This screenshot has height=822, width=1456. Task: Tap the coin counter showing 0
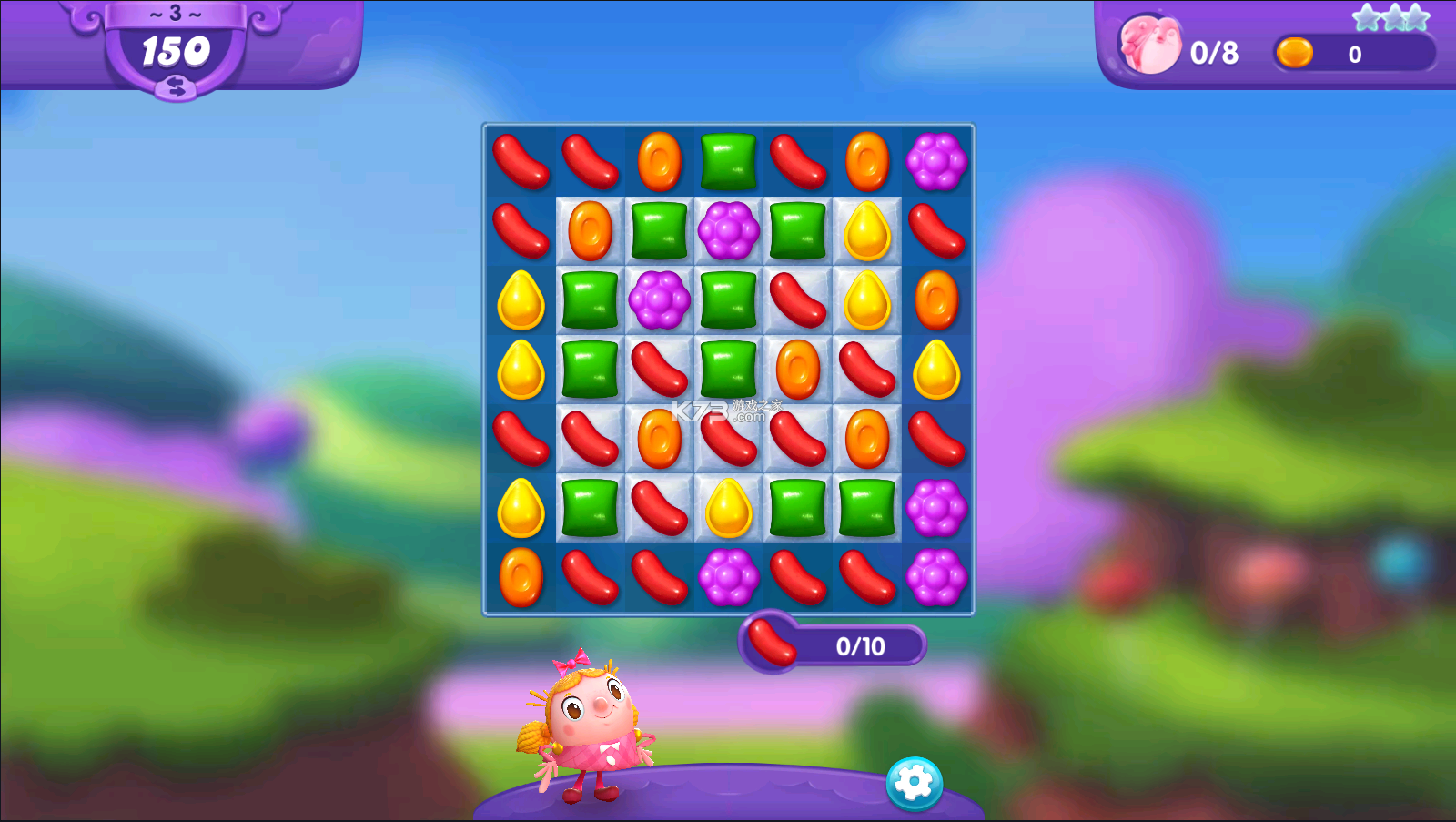(1354, 54)
